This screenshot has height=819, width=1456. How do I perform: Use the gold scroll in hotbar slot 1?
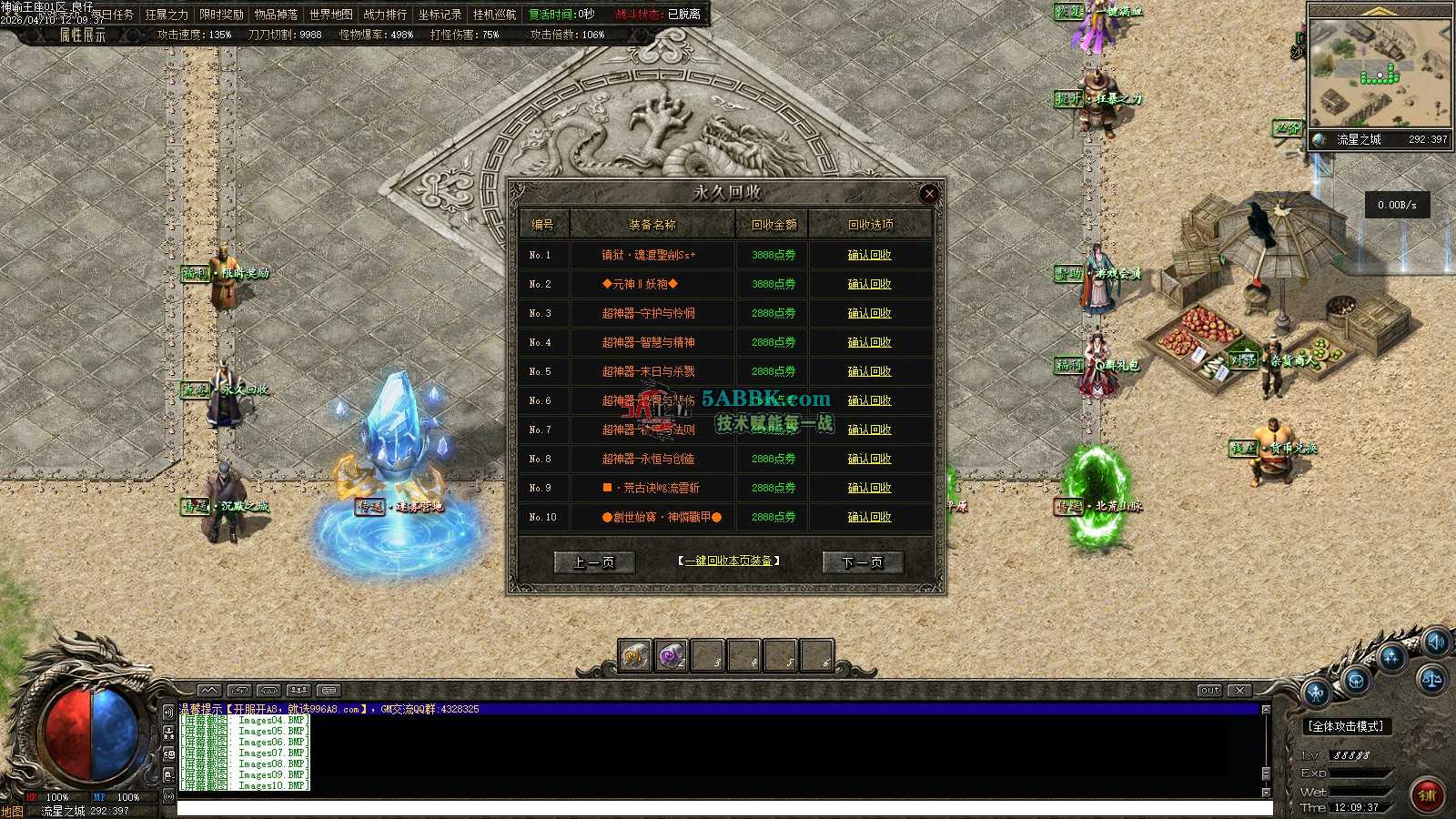click(x=634, y=655)
